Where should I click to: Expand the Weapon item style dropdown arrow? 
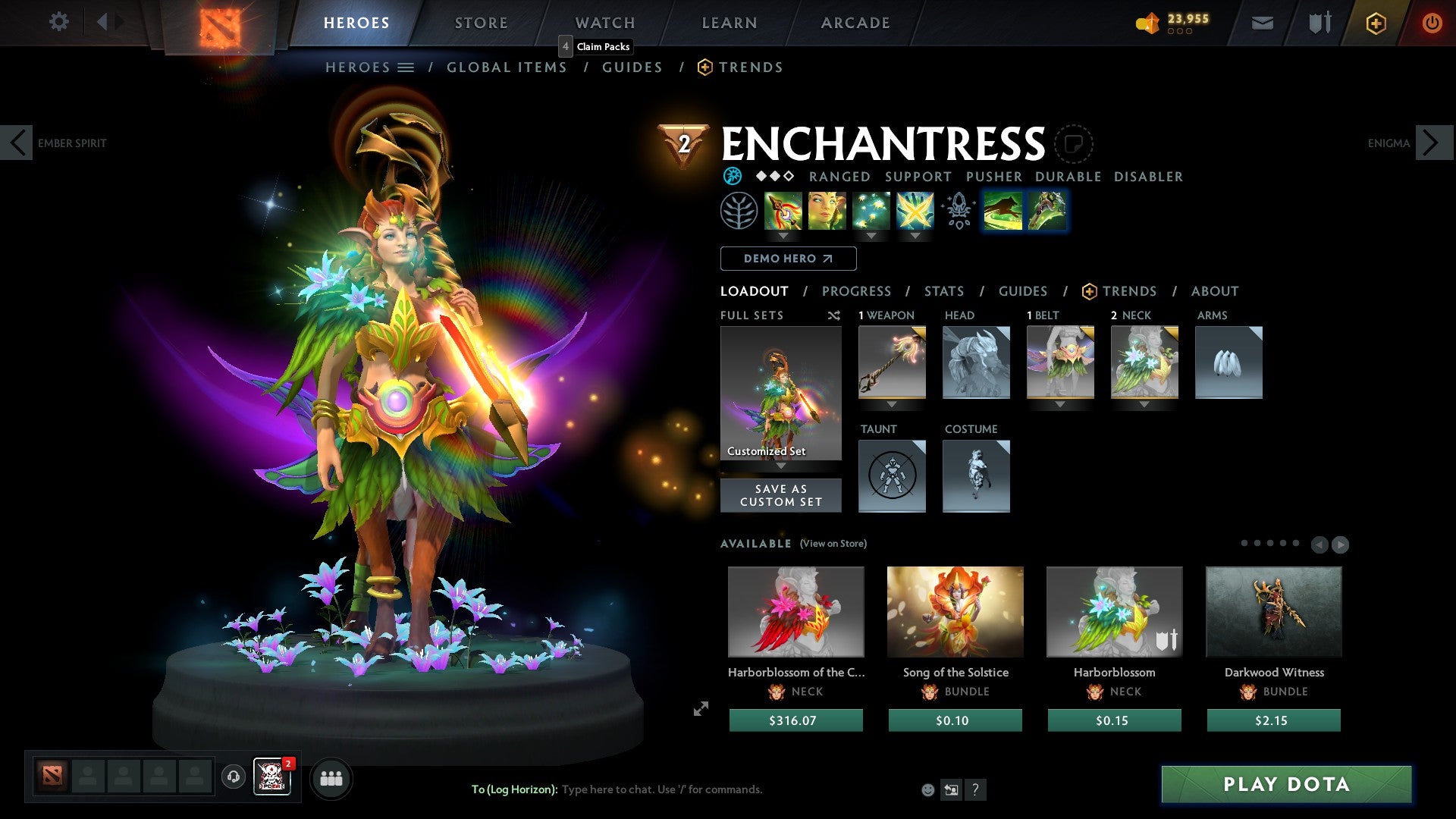point(892,404)
